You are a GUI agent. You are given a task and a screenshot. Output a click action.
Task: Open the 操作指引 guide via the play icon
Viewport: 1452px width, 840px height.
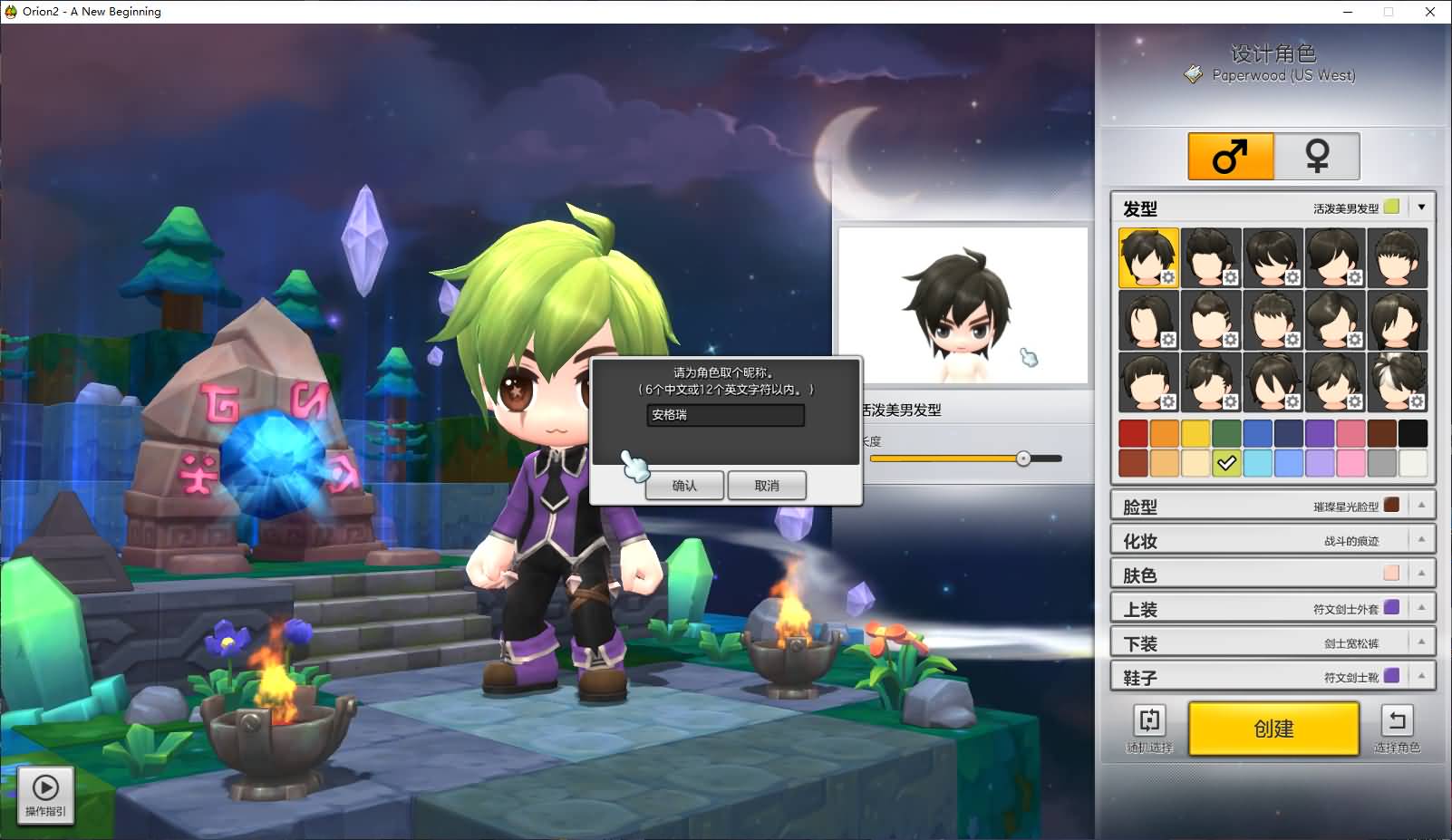point(44,787)
